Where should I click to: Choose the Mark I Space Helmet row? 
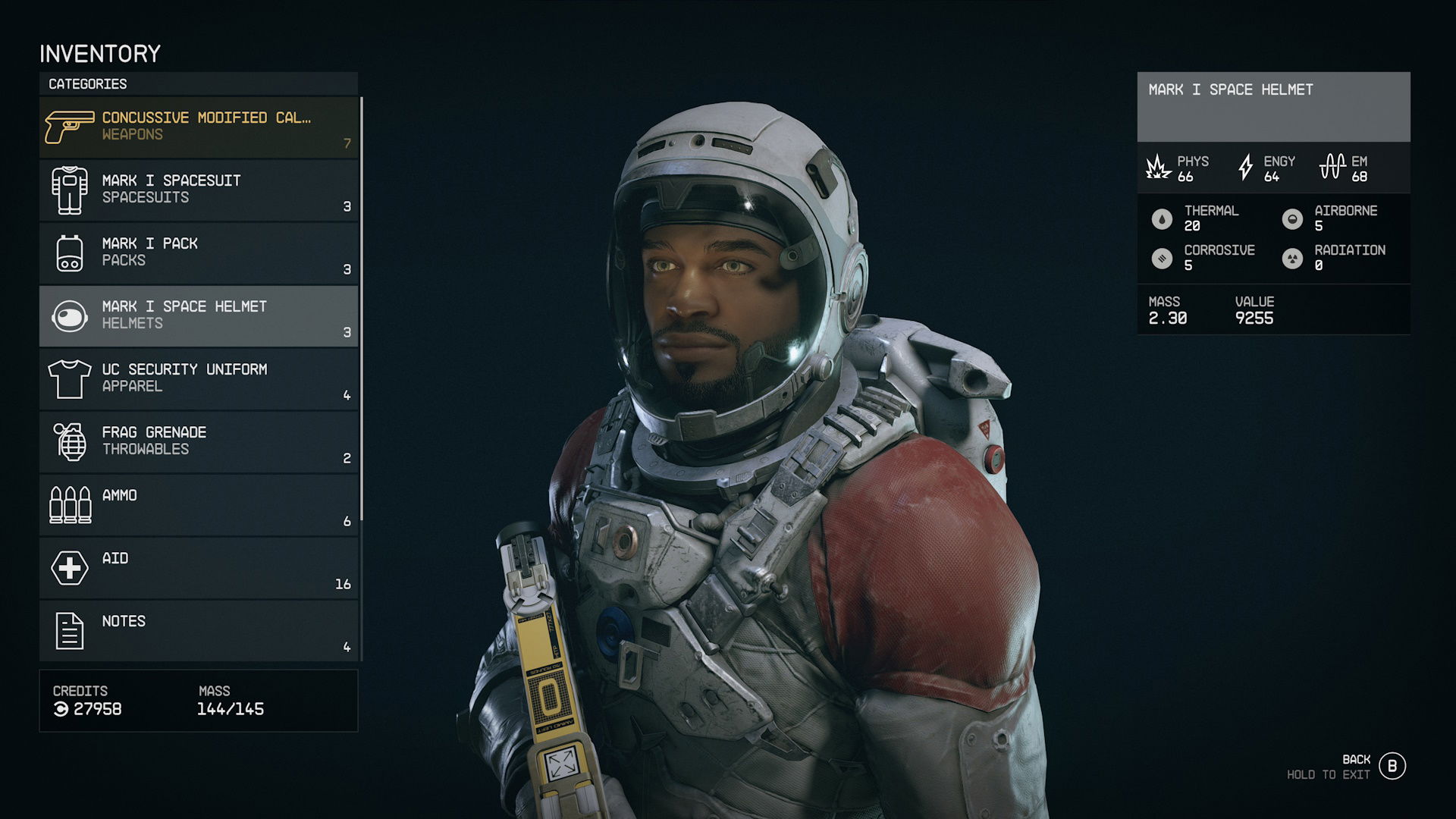pos(199,315)
